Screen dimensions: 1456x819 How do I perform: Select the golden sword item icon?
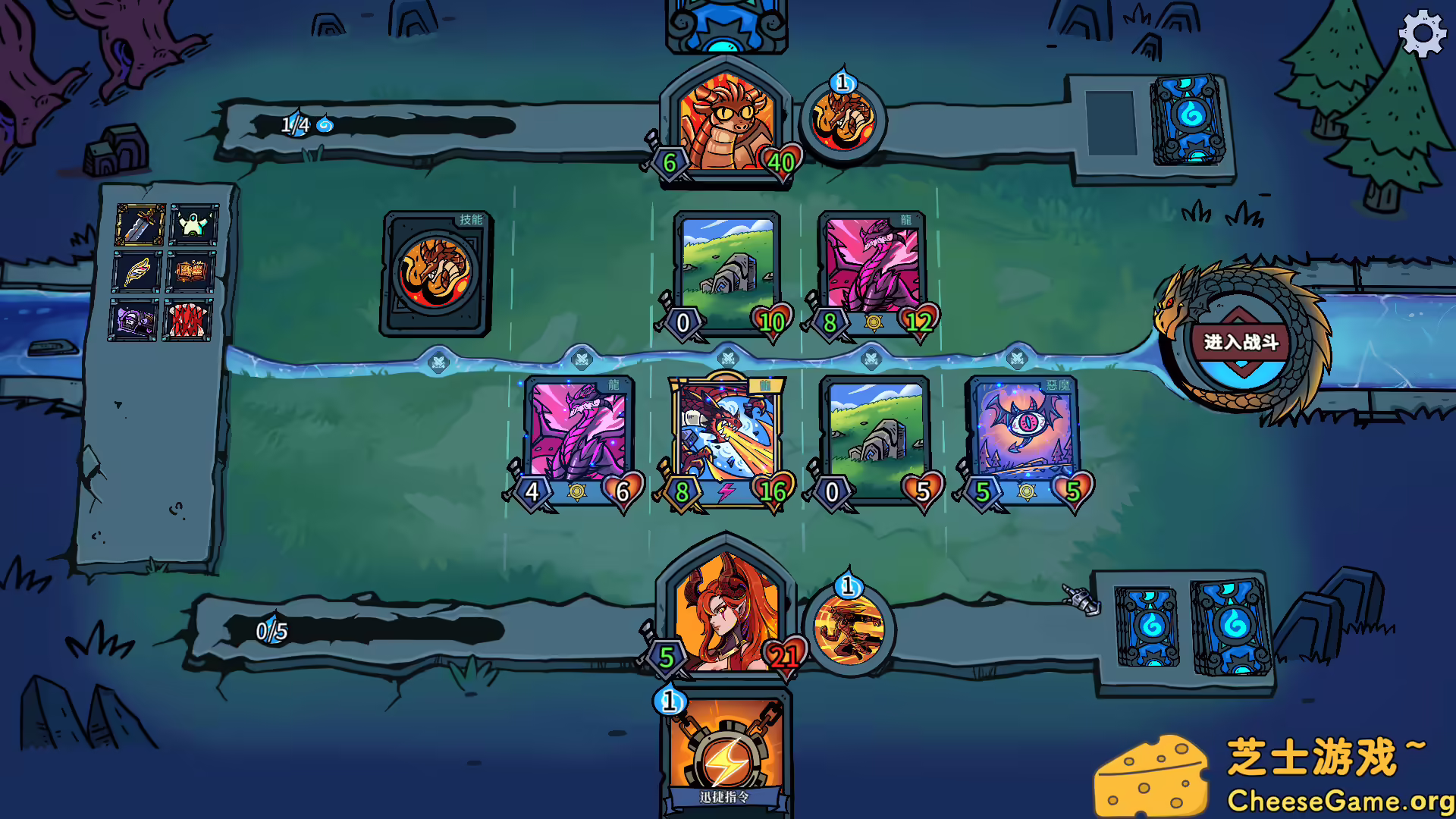[141, 224]
